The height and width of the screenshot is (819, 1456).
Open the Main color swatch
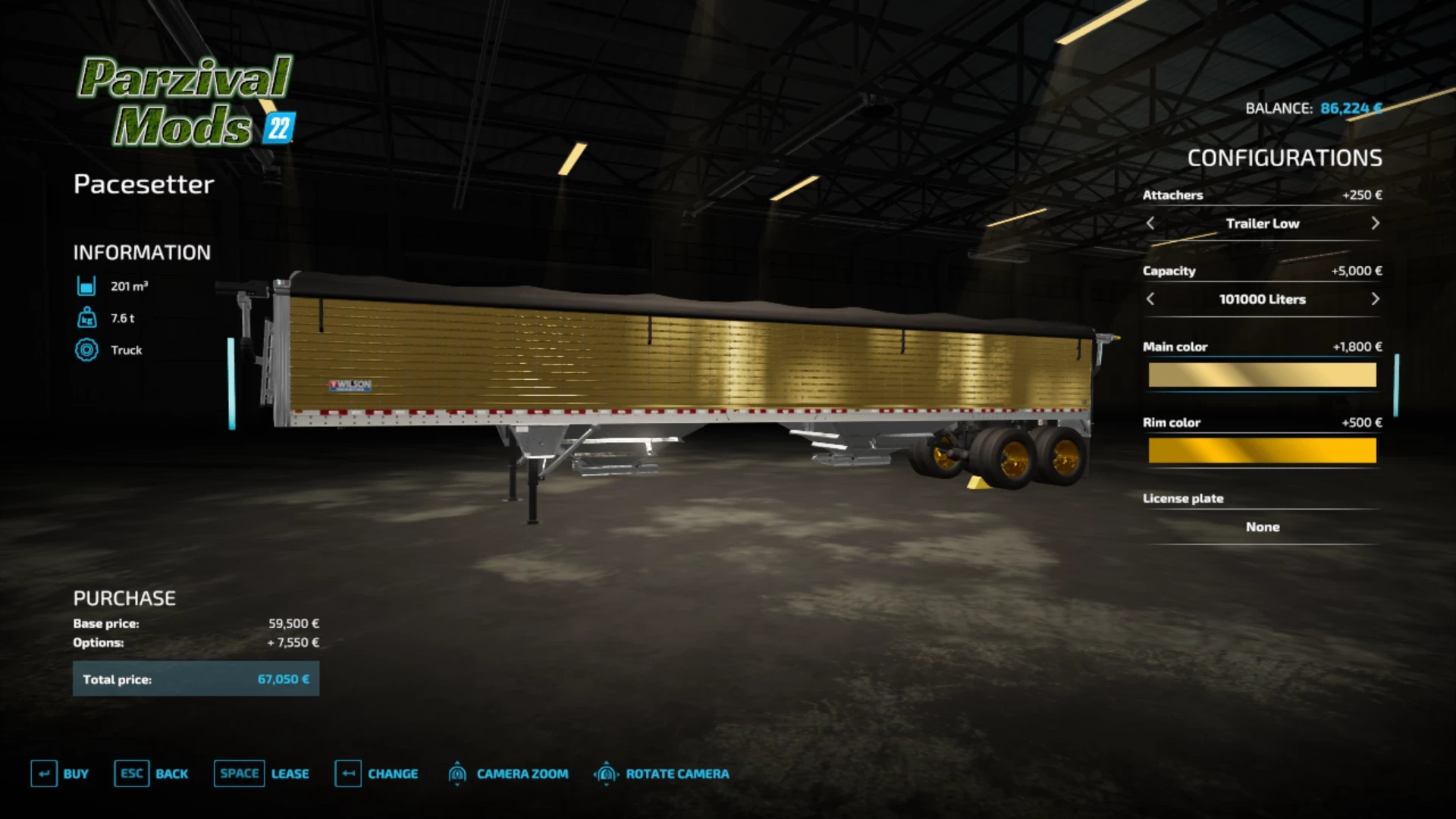(x=1262, y=374)
